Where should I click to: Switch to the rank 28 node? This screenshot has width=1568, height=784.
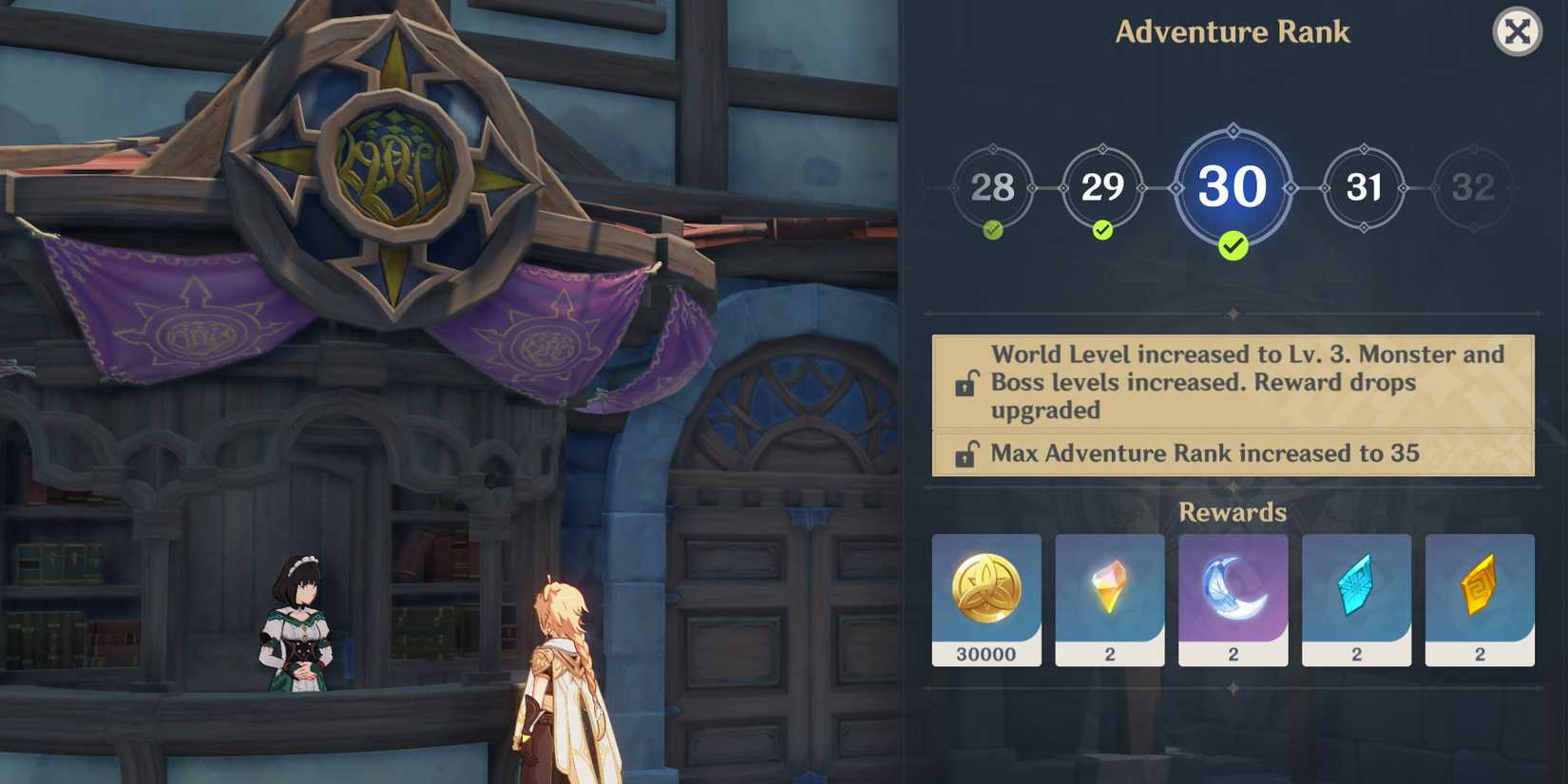click(991, 188)
